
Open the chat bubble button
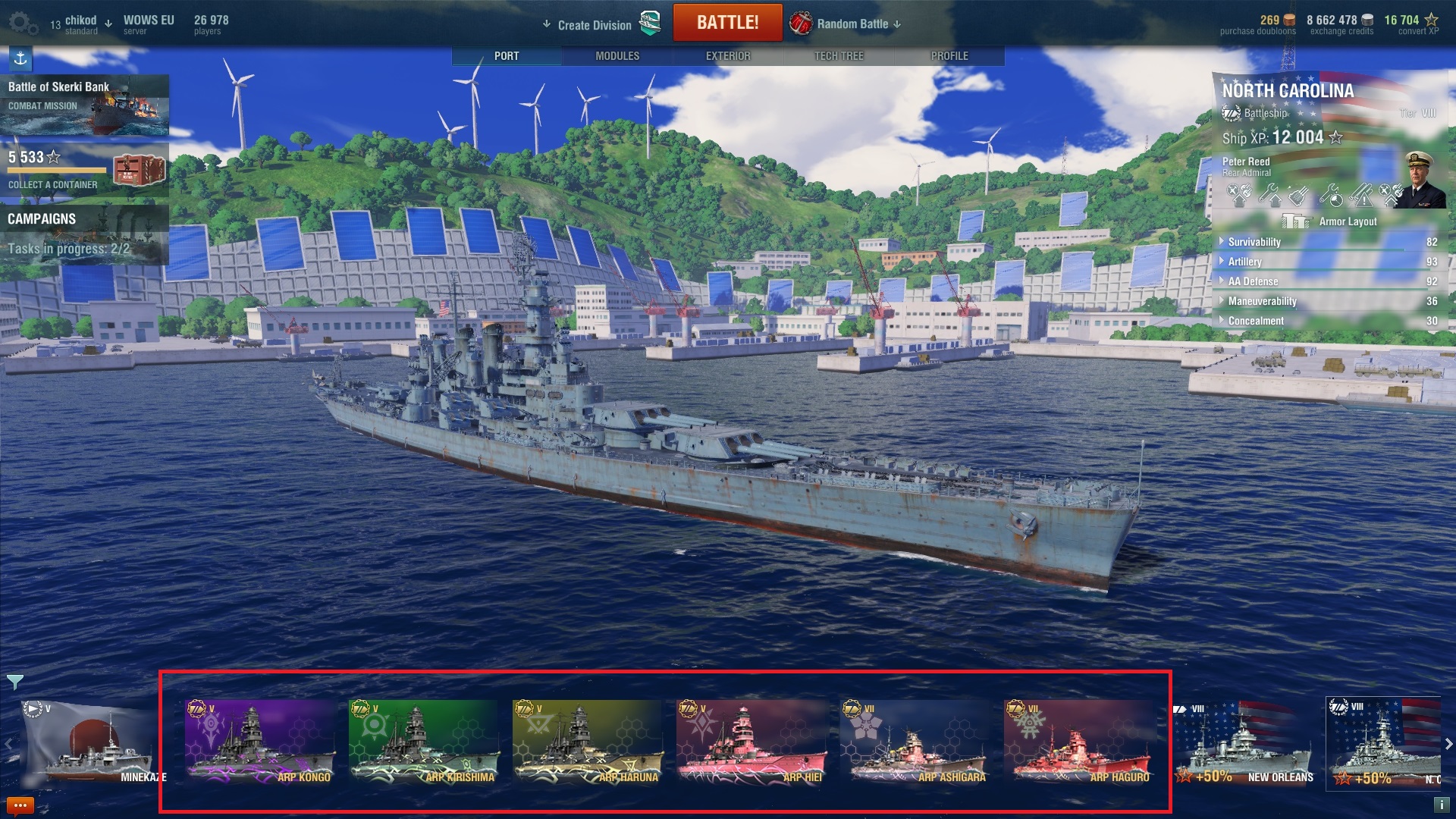click(x=20, y=805)
